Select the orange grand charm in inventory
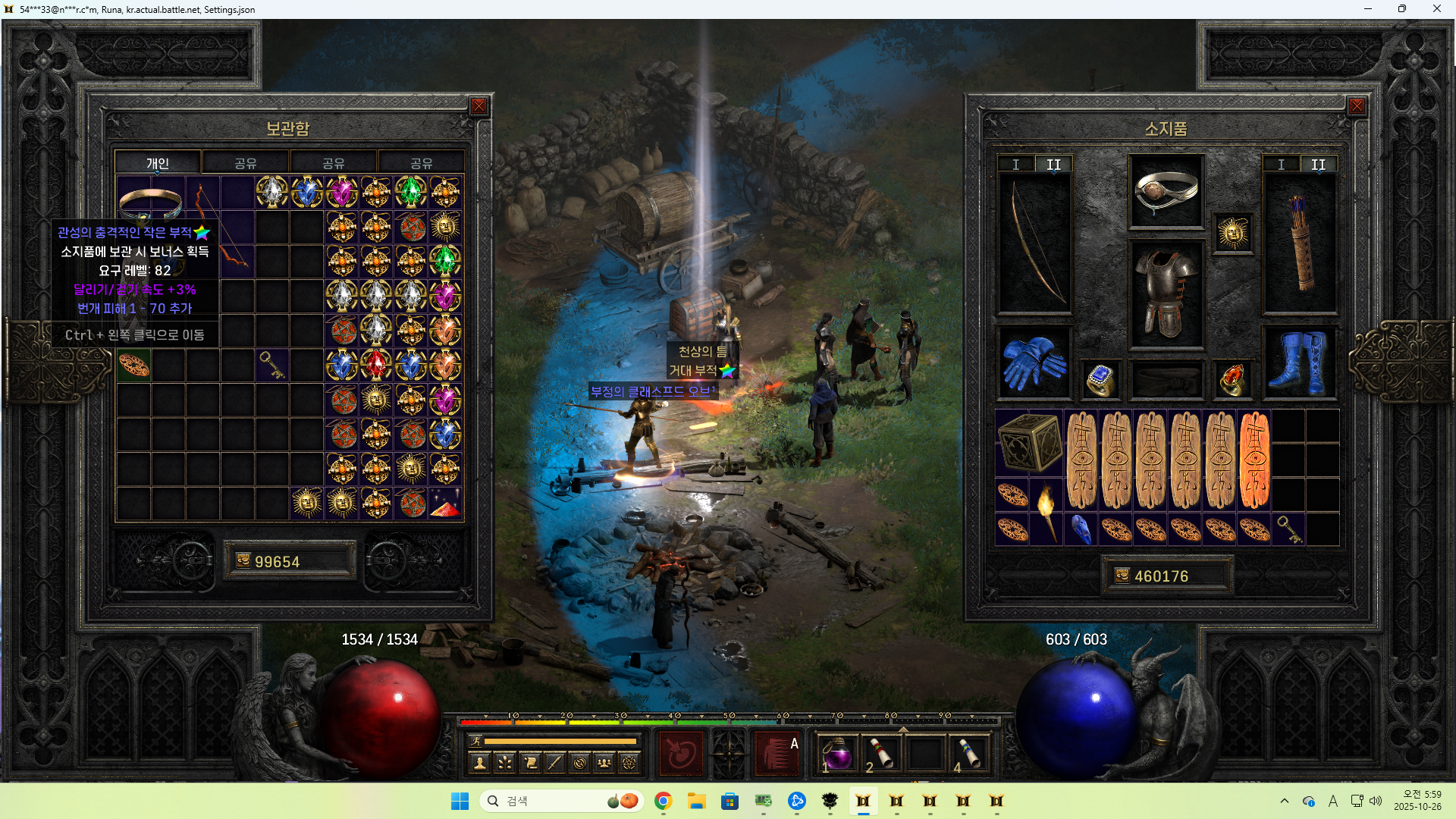 [1254, 460]
